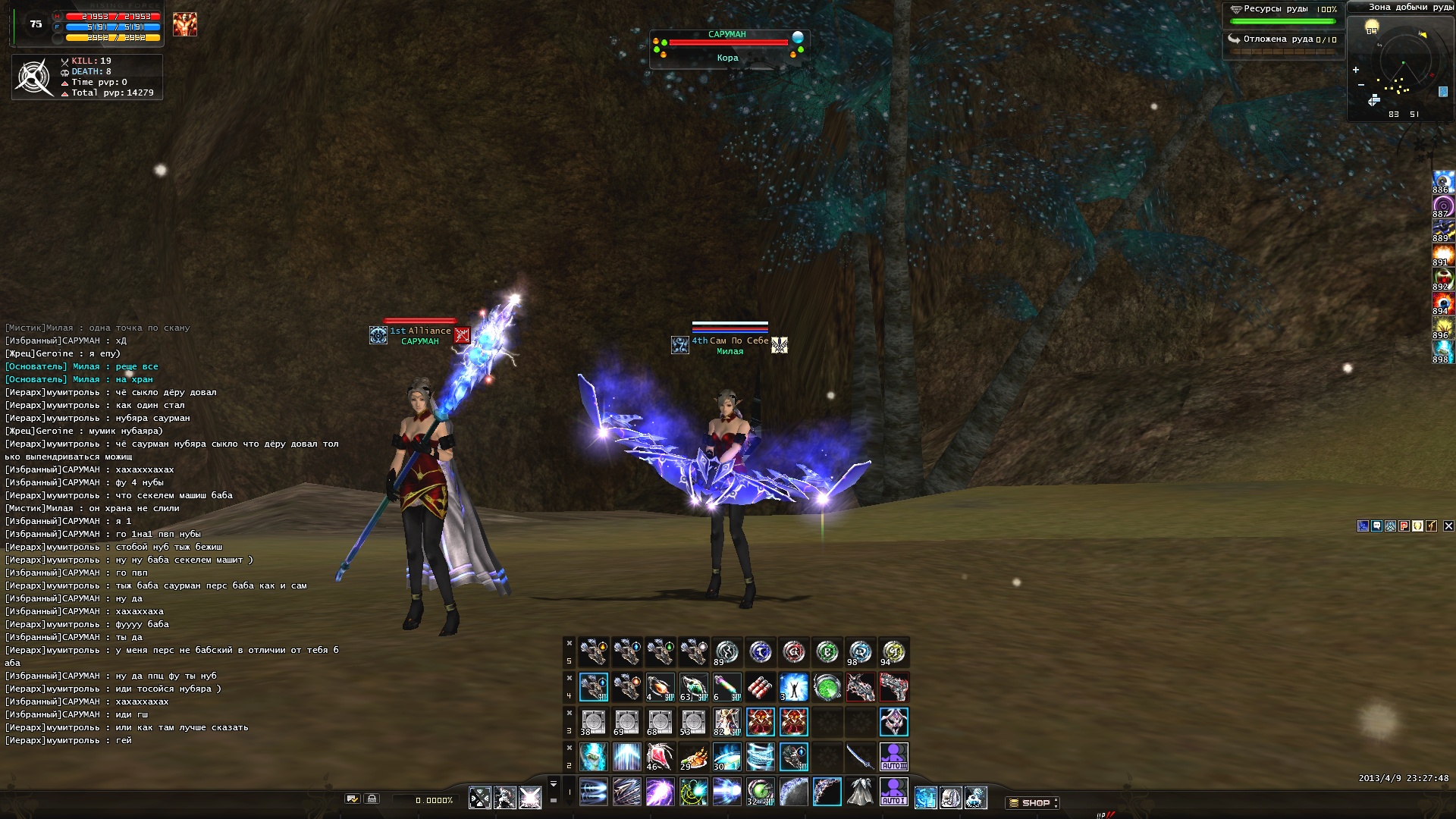Click the active buff icon beside health bars
Viewport: 1456px width, 819px height.
tap(184, 24)
